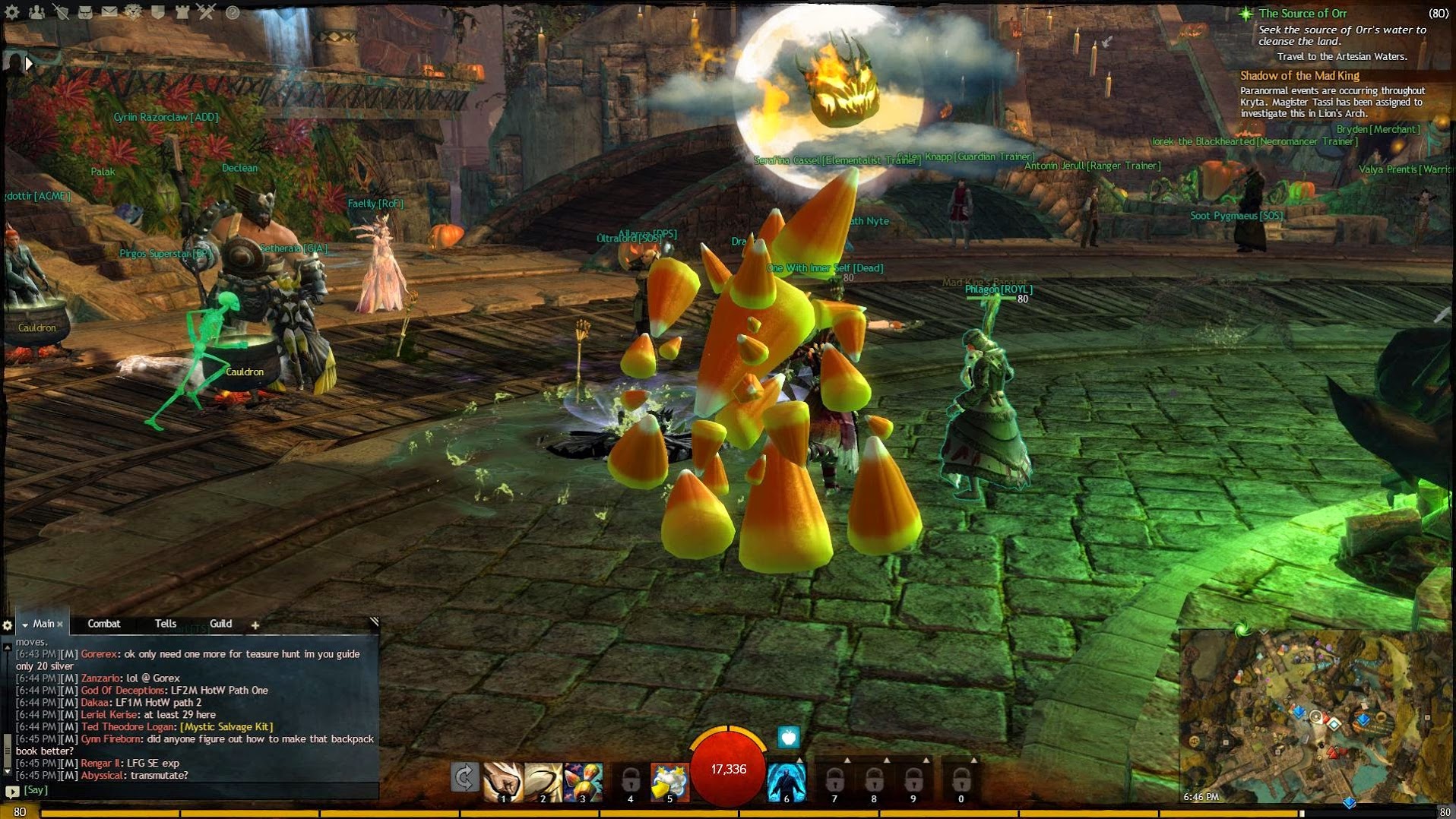
Task: Open the guild shield icon
Action: click(158, 11)
